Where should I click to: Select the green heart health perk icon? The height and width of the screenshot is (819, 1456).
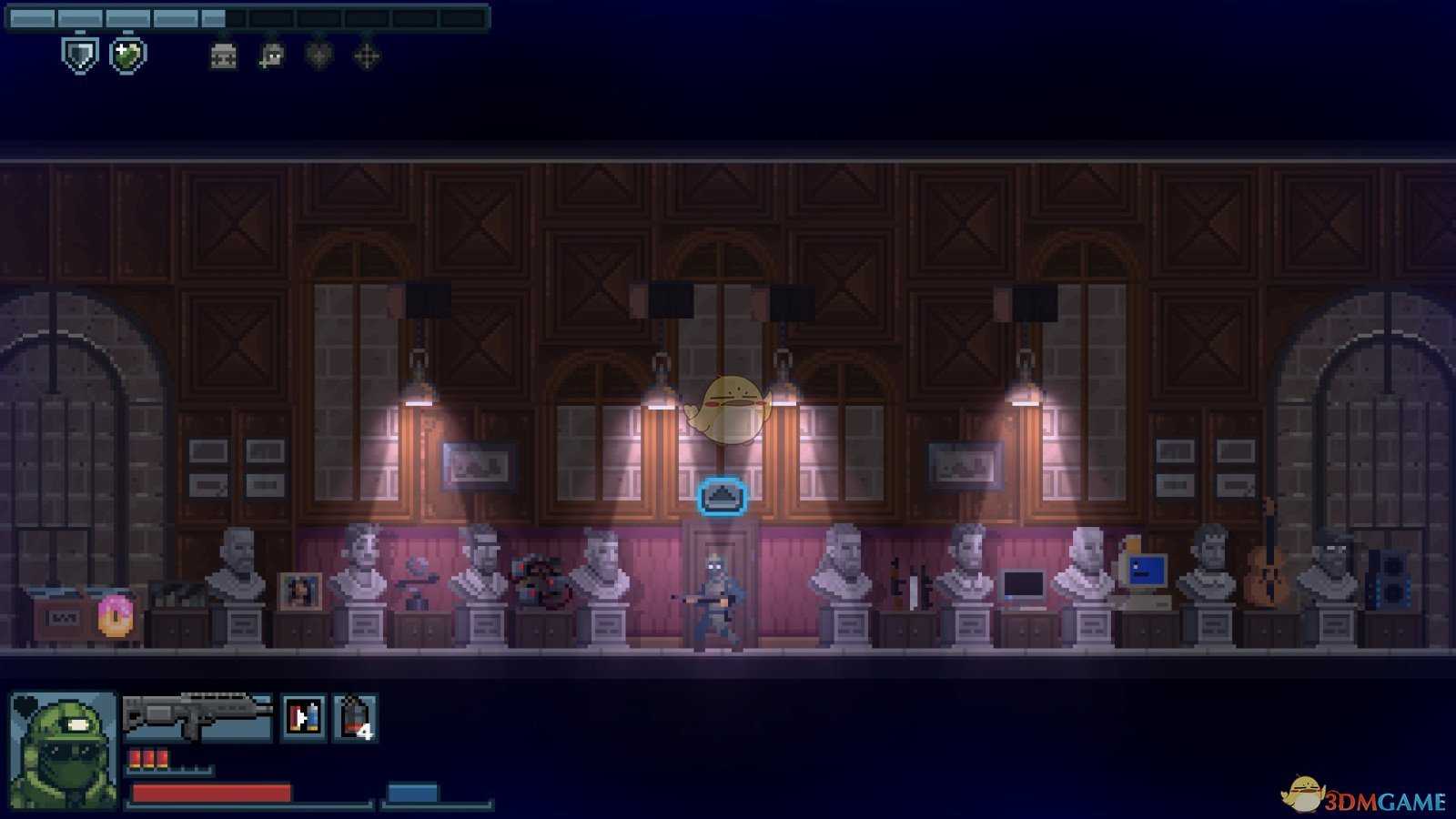click(x=127, y=56)
